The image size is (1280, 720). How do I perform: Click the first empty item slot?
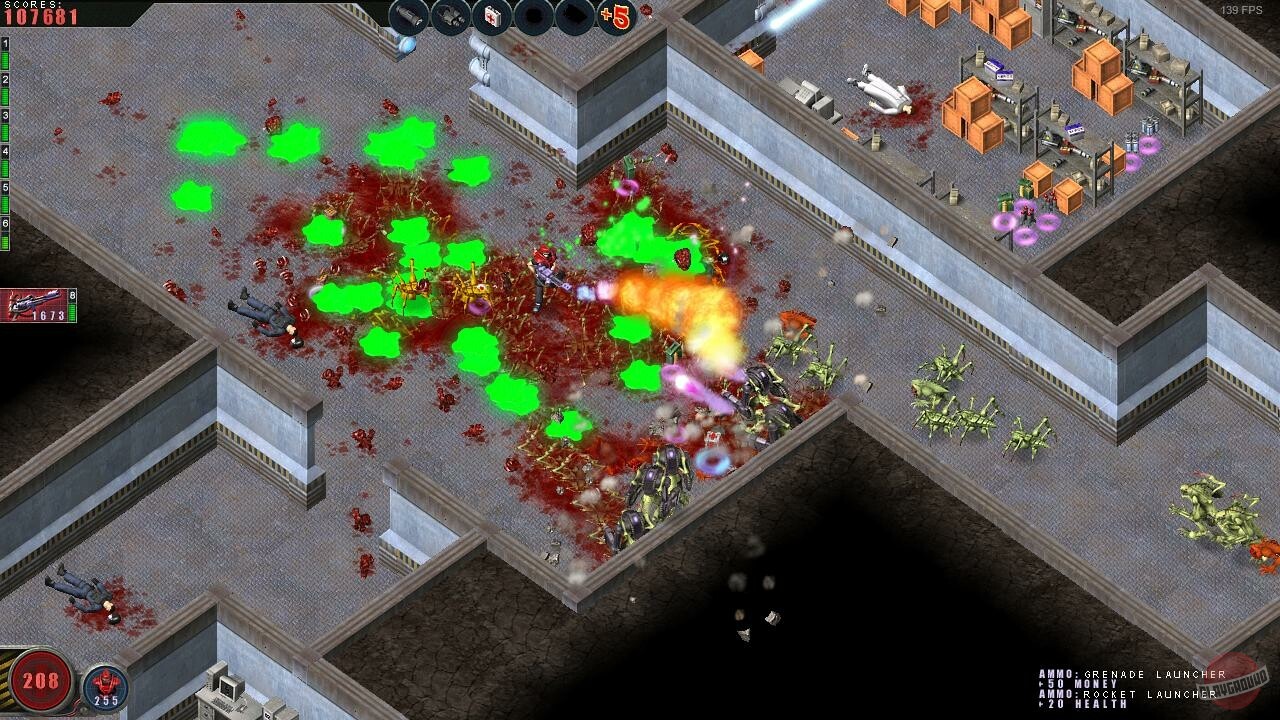(532, 15)
